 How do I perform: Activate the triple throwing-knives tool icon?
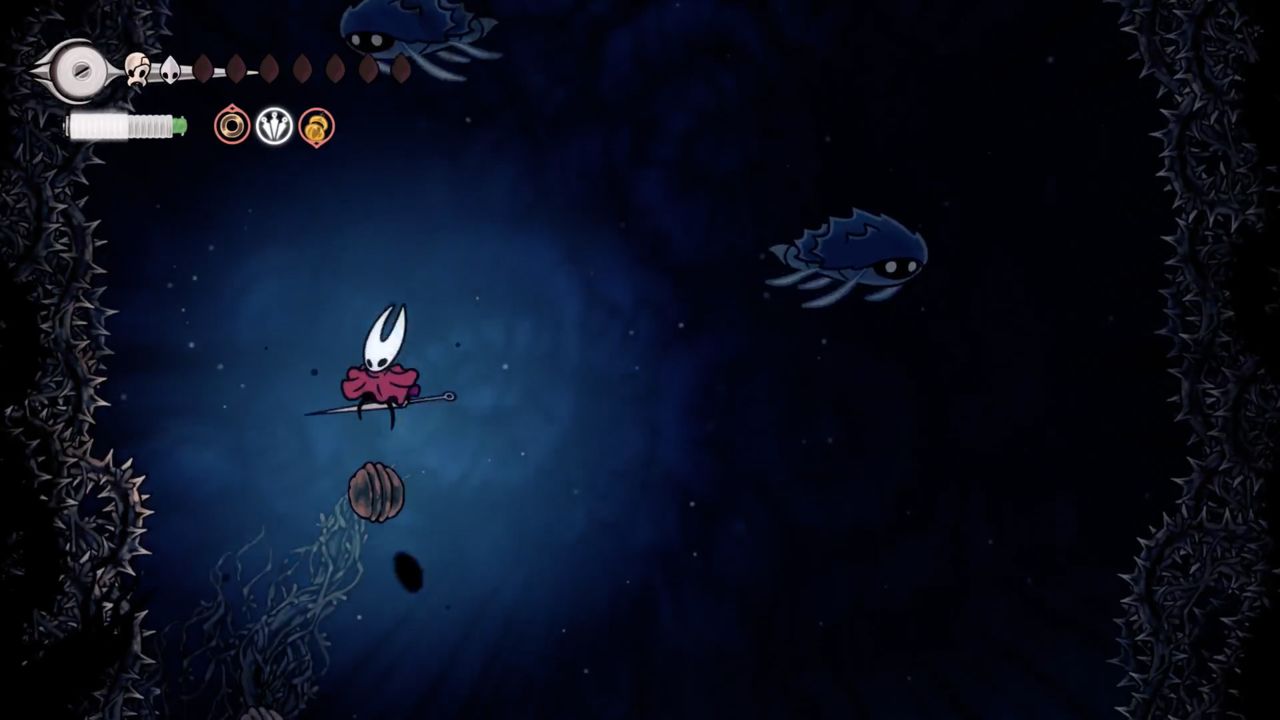click(274, 126)
